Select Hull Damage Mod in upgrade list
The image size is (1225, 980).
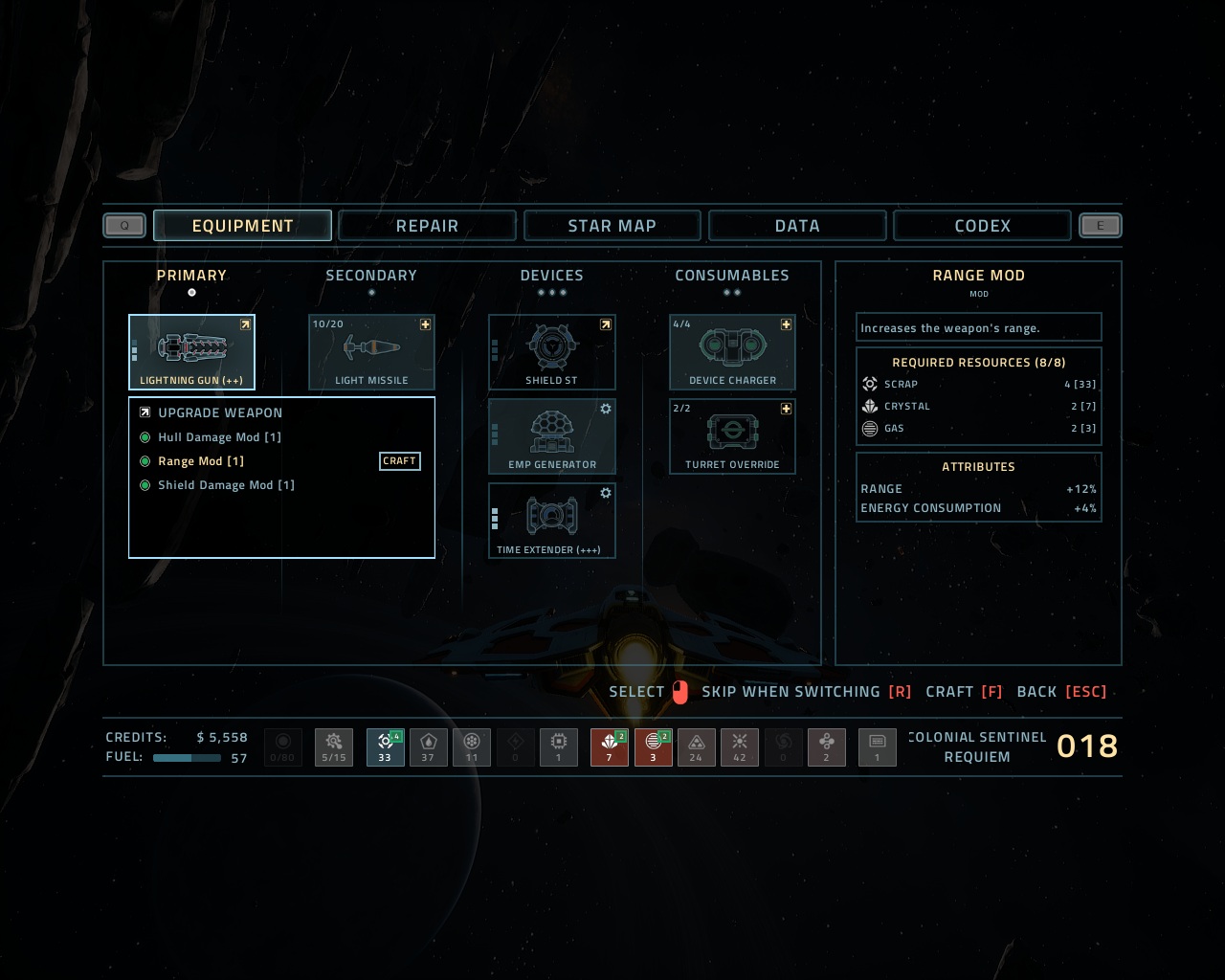coord(219,437)
